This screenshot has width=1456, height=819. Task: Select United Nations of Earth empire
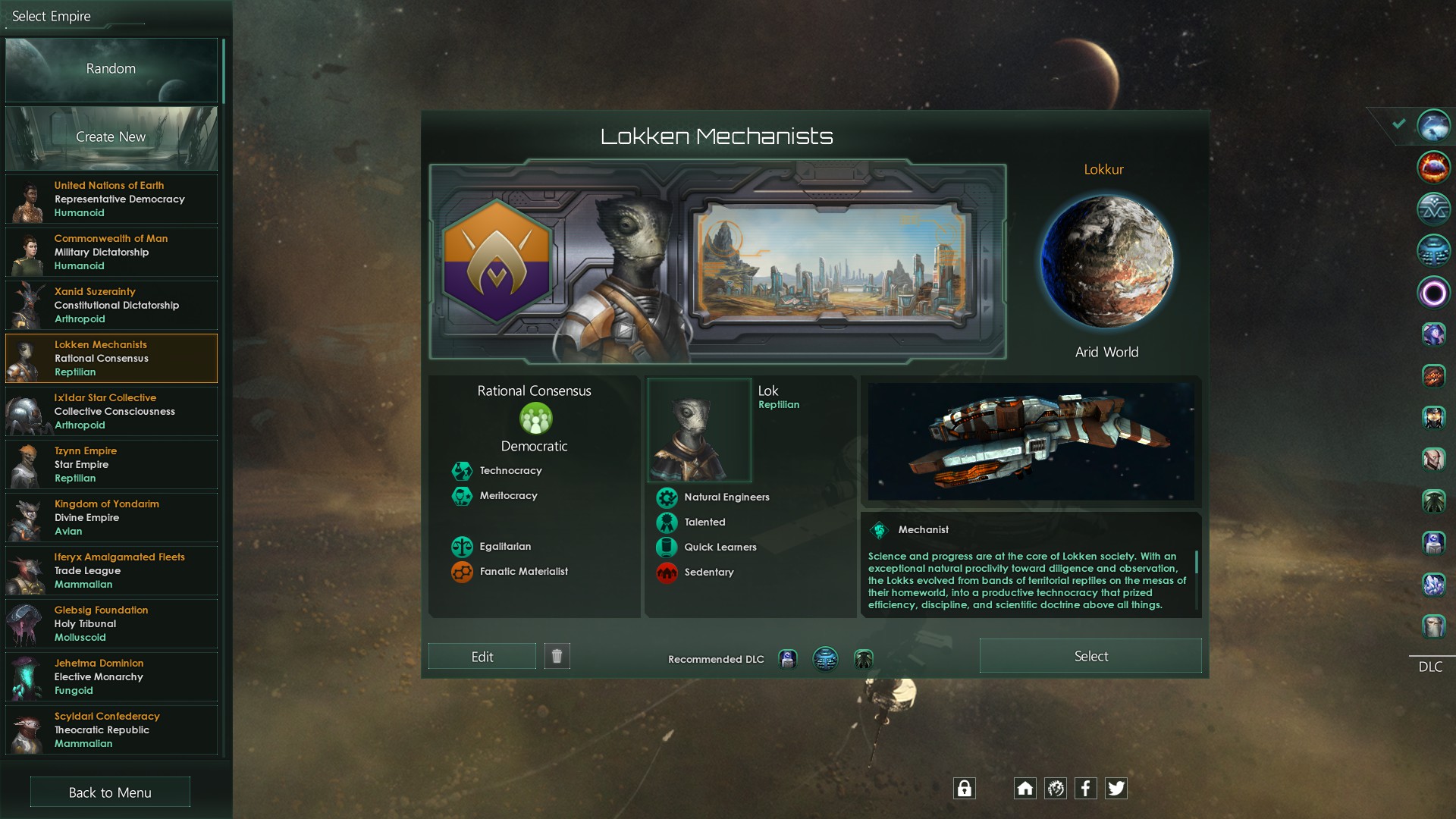point(111,199)
